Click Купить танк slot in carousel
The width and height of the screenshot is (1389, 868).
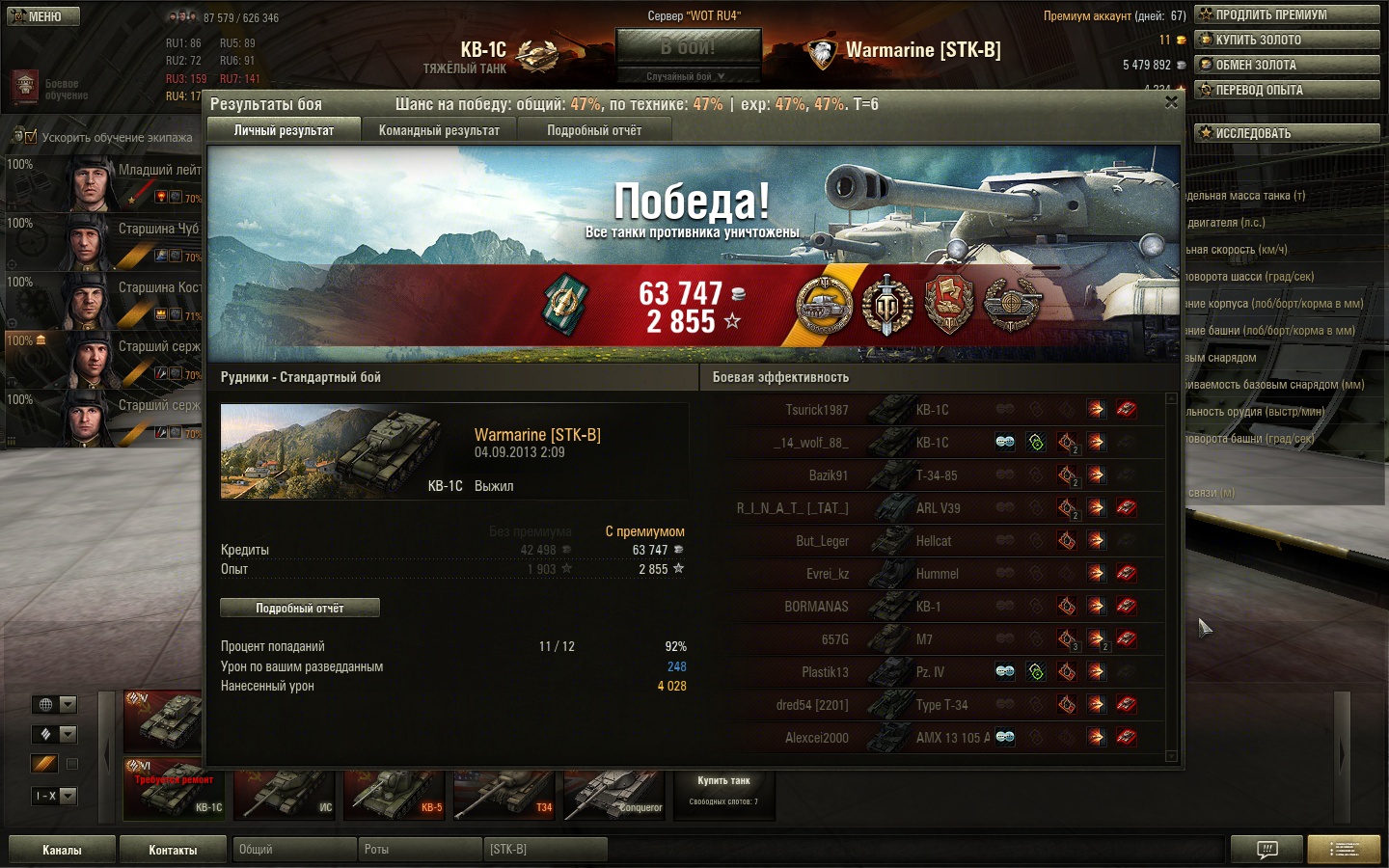pos(723,791)
